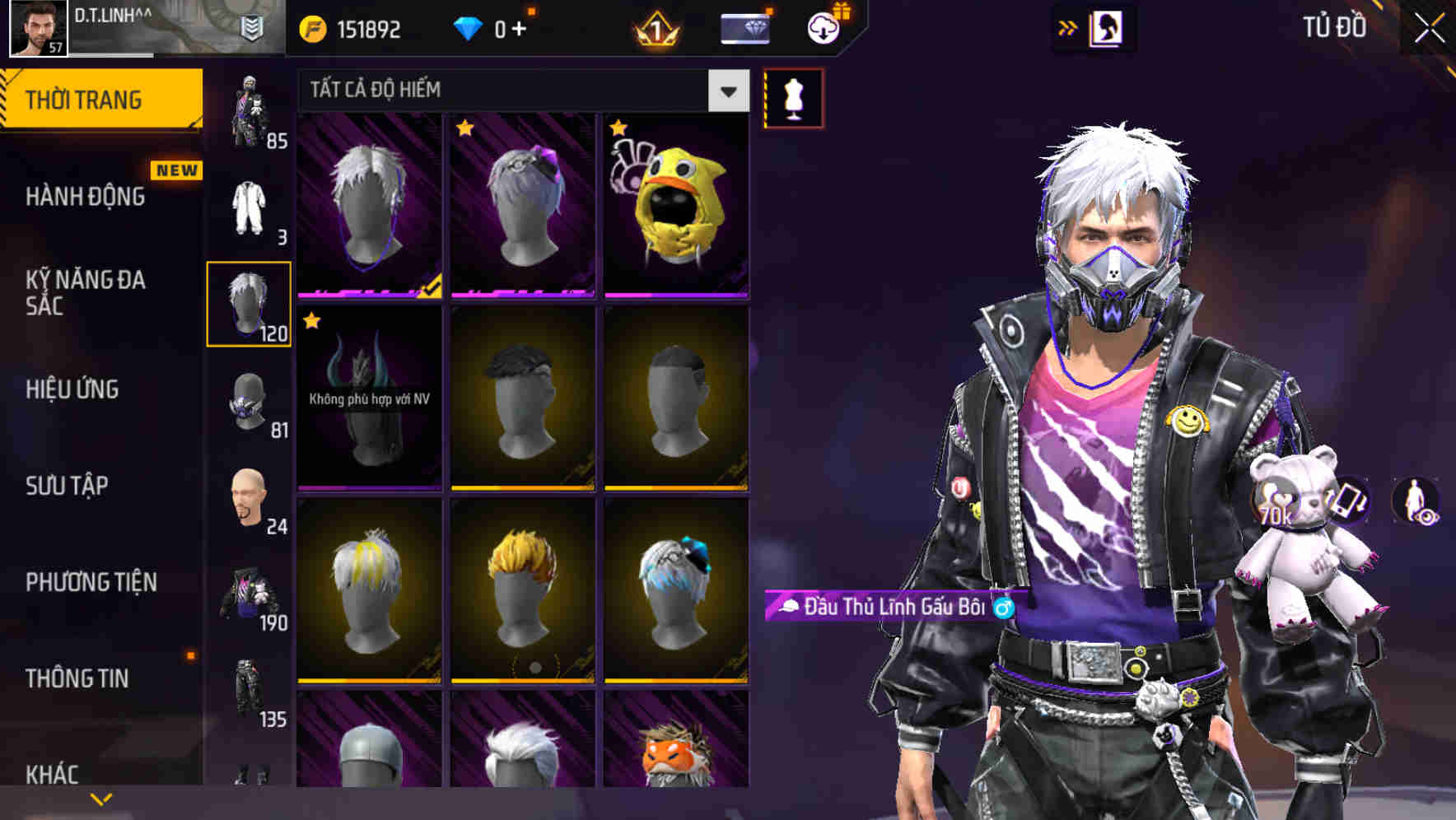
Task: Select the hair category icon labeled 120
Action: 249,305
